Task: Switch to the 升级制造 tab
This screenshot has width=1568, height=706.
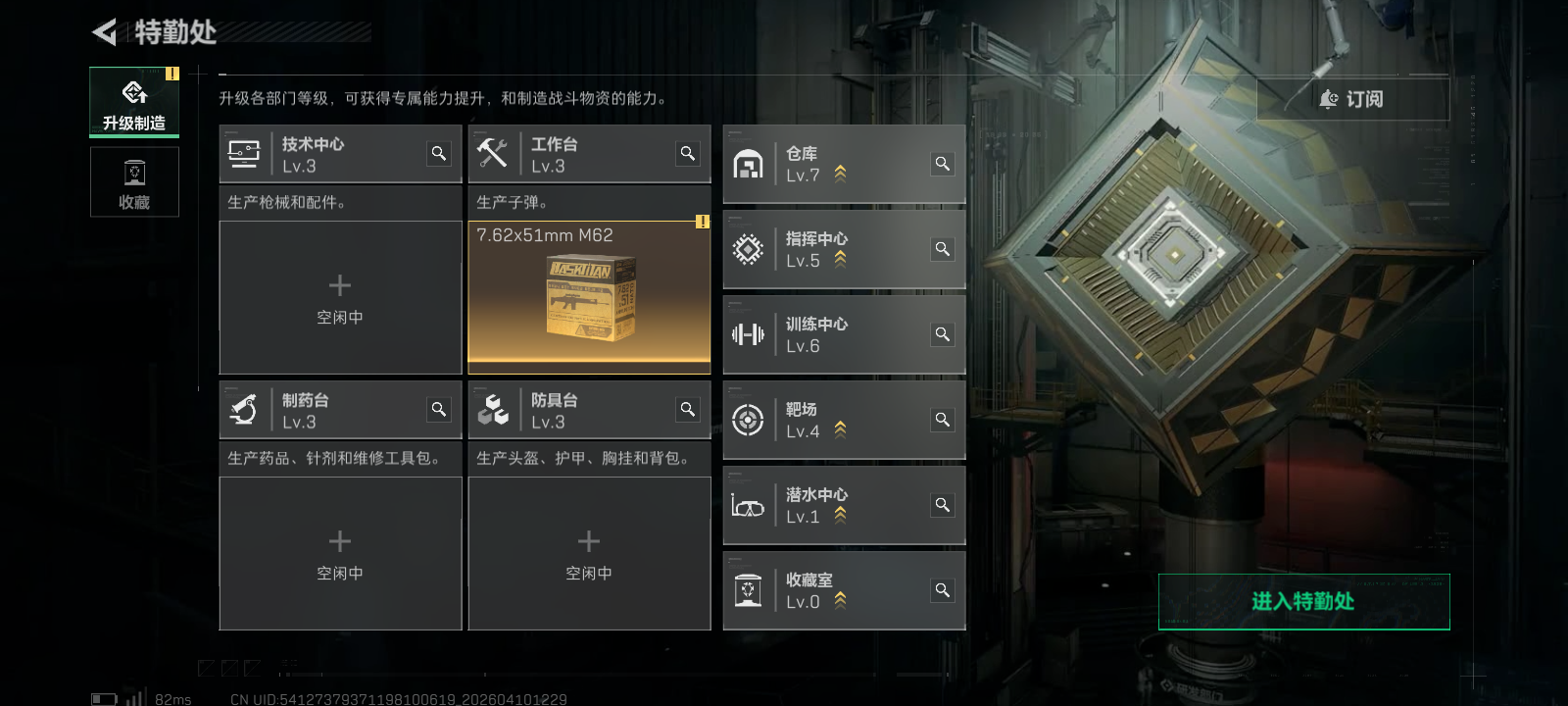Action: [x=134, y=102]
